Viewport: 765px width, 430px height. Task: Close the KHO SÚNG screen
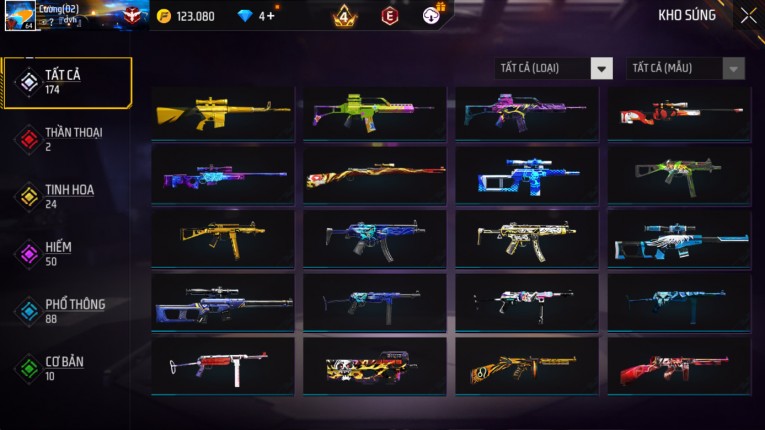tap(748, 15)
